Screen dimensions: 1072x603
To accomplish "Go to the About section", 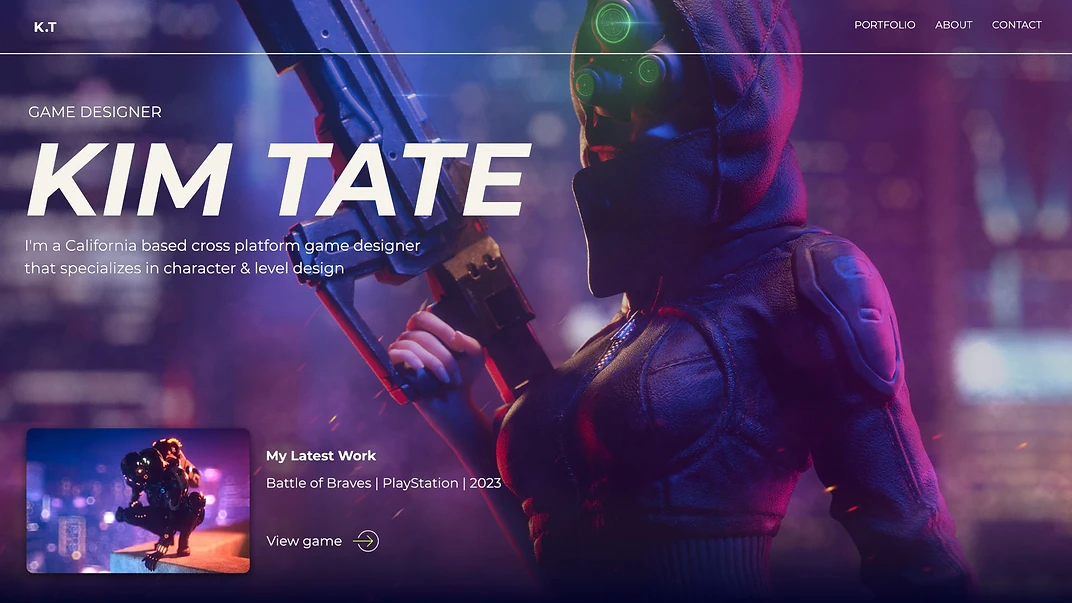I will [x=953, y=25].
